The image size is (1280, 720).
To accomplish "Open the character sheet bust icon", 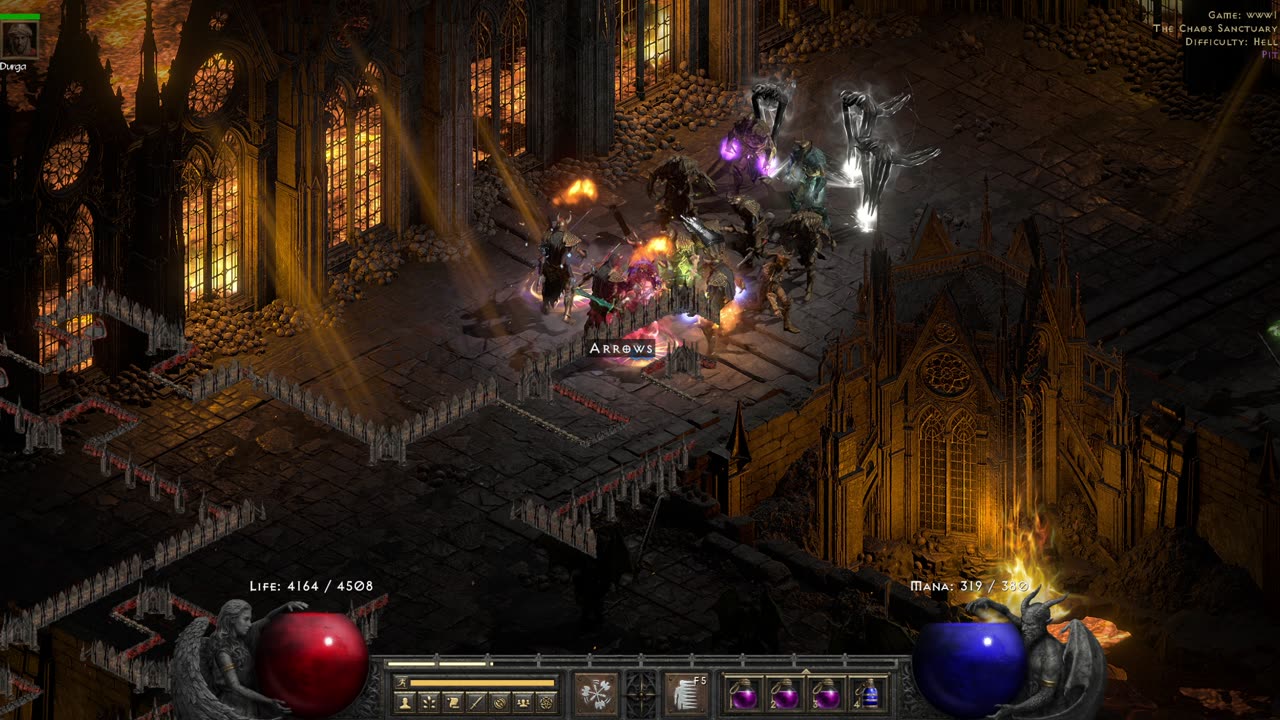I will click(x=405, y=702).
